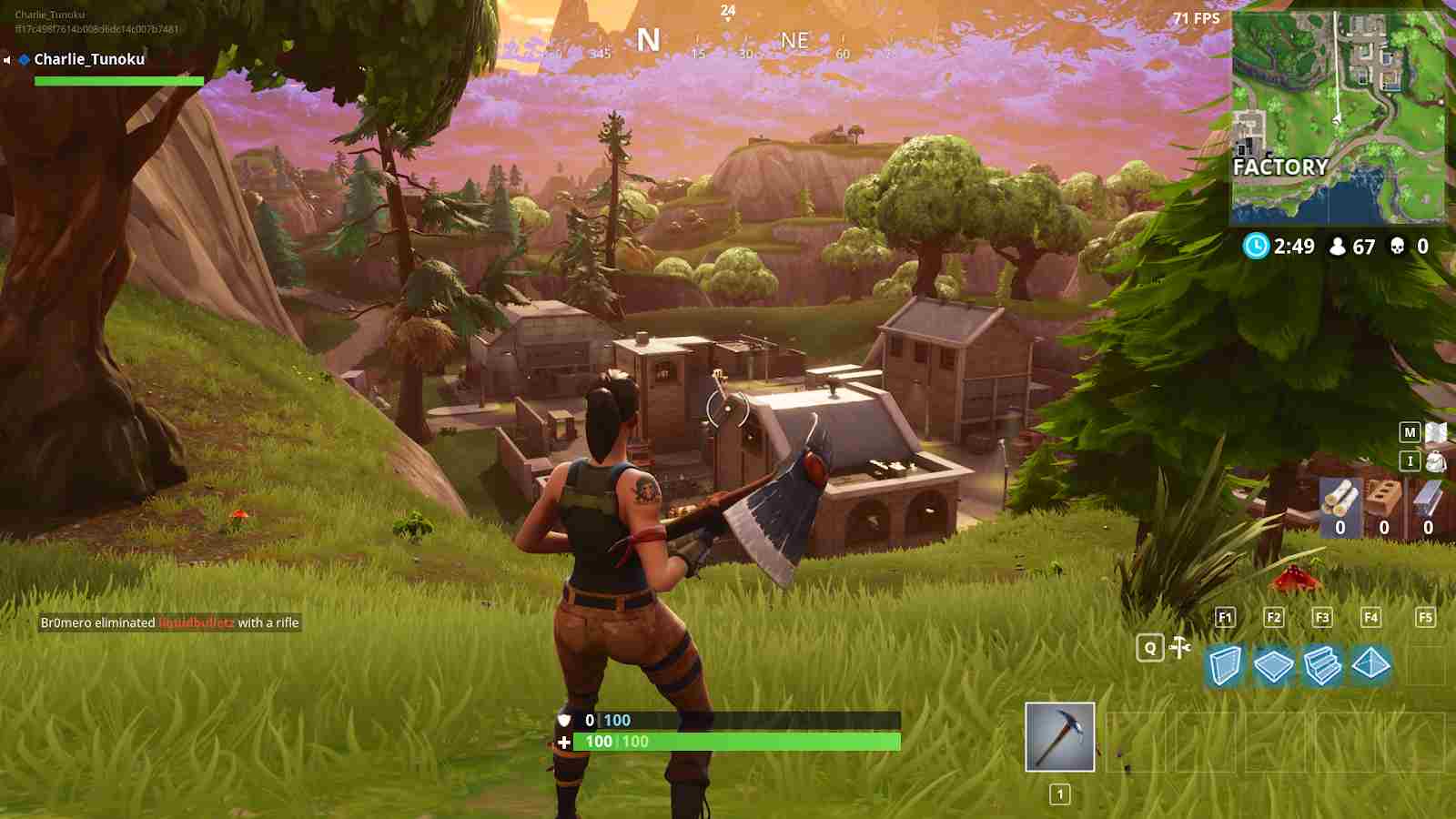Click the FACTORY location label
Screen dimensions: 1456x819
(1282, 167)
